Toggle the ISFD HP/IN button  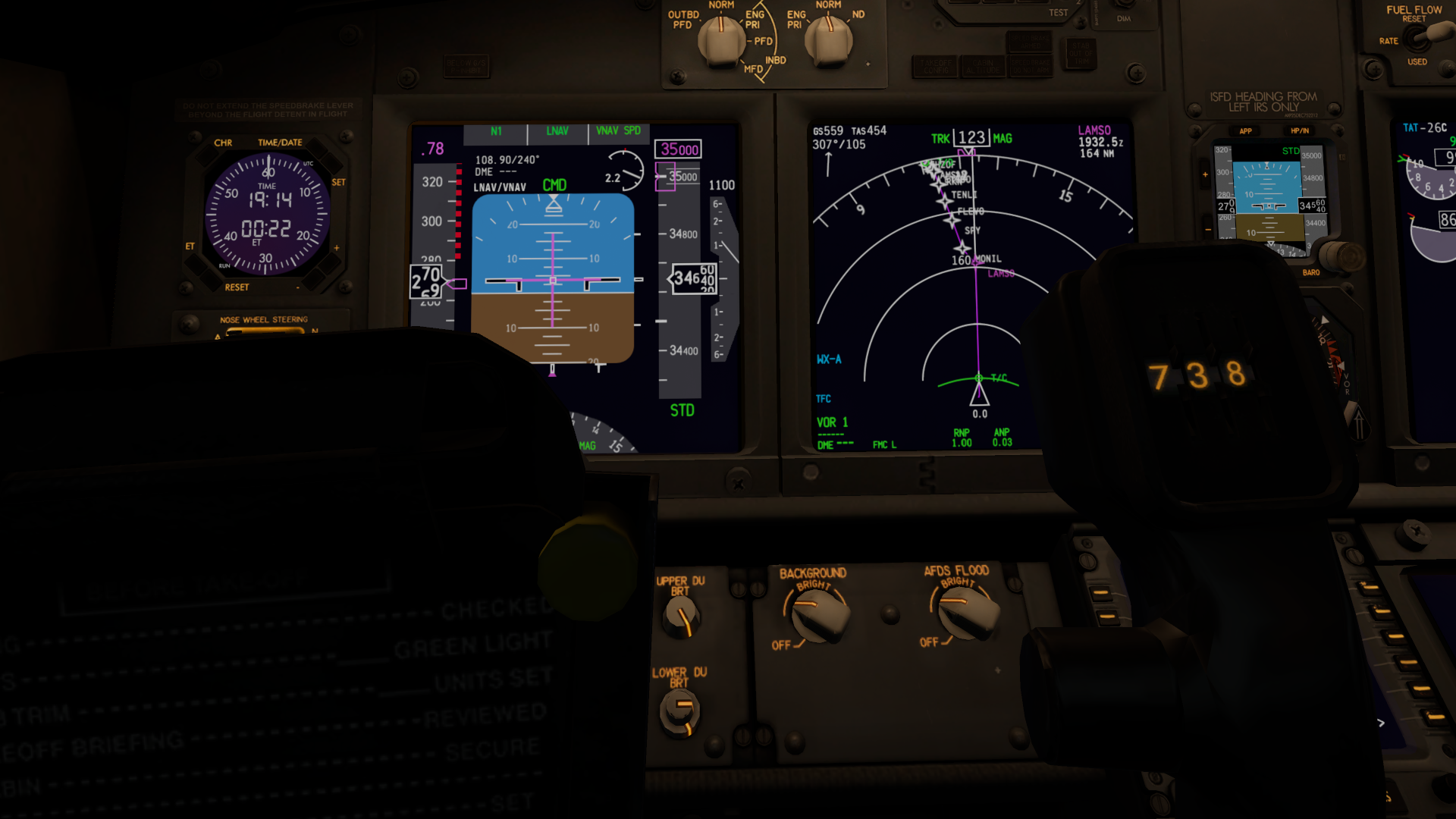point(1300,131)
